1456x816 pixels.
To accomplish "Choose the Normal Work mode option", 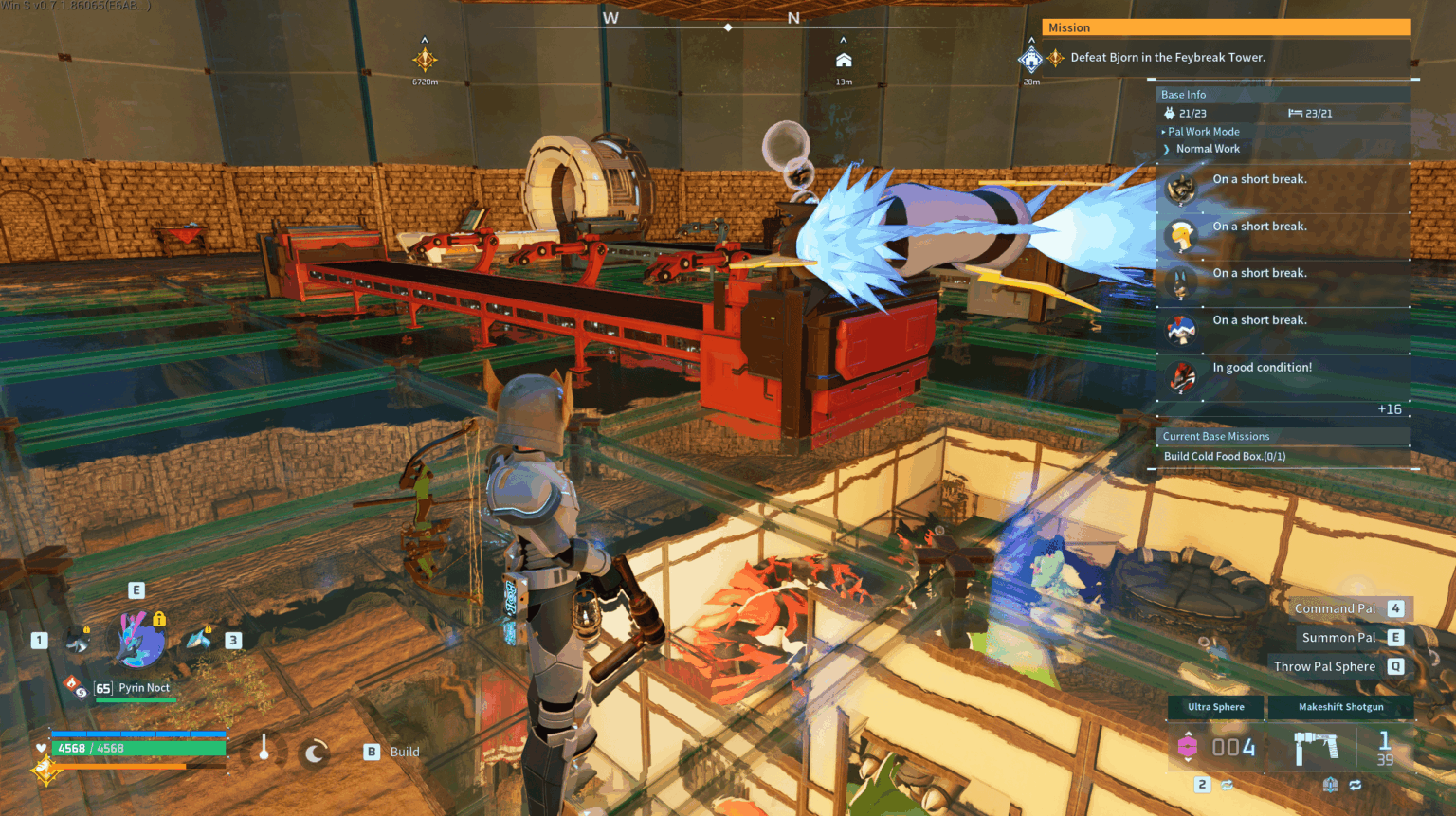I will click(1208, 149).
